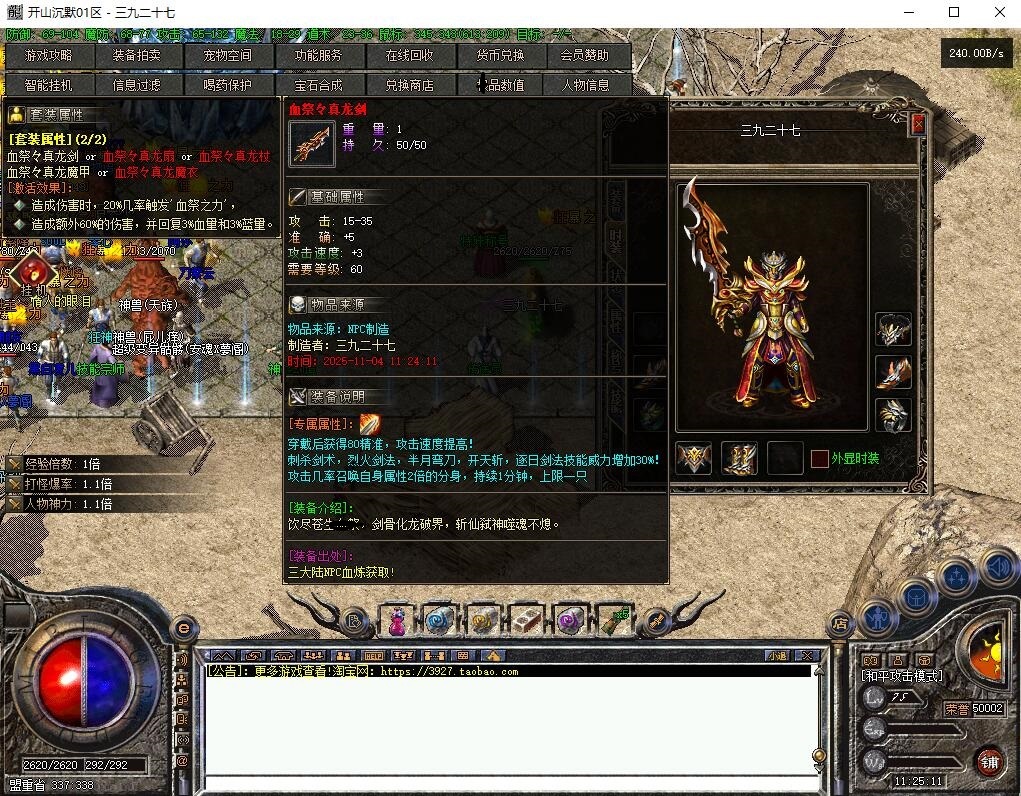The height and width of the screenshot is (796, 1021).
Task: Use the pink potion in the hotbar
Action: [397, 621]
